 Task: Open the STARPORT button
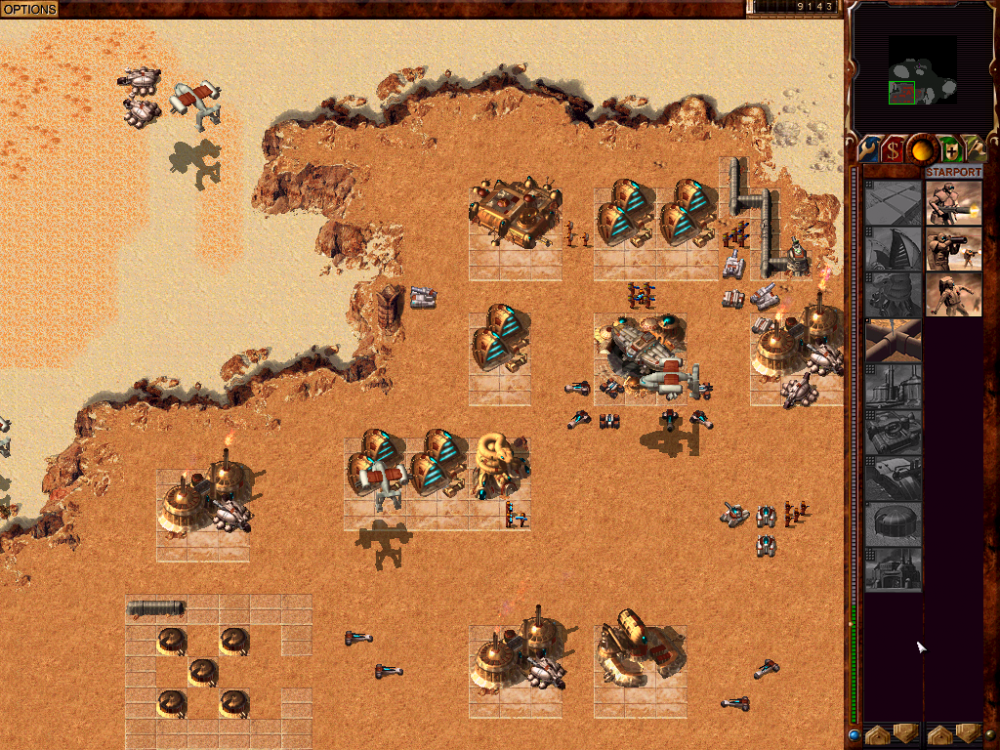(x=953, y=172)
